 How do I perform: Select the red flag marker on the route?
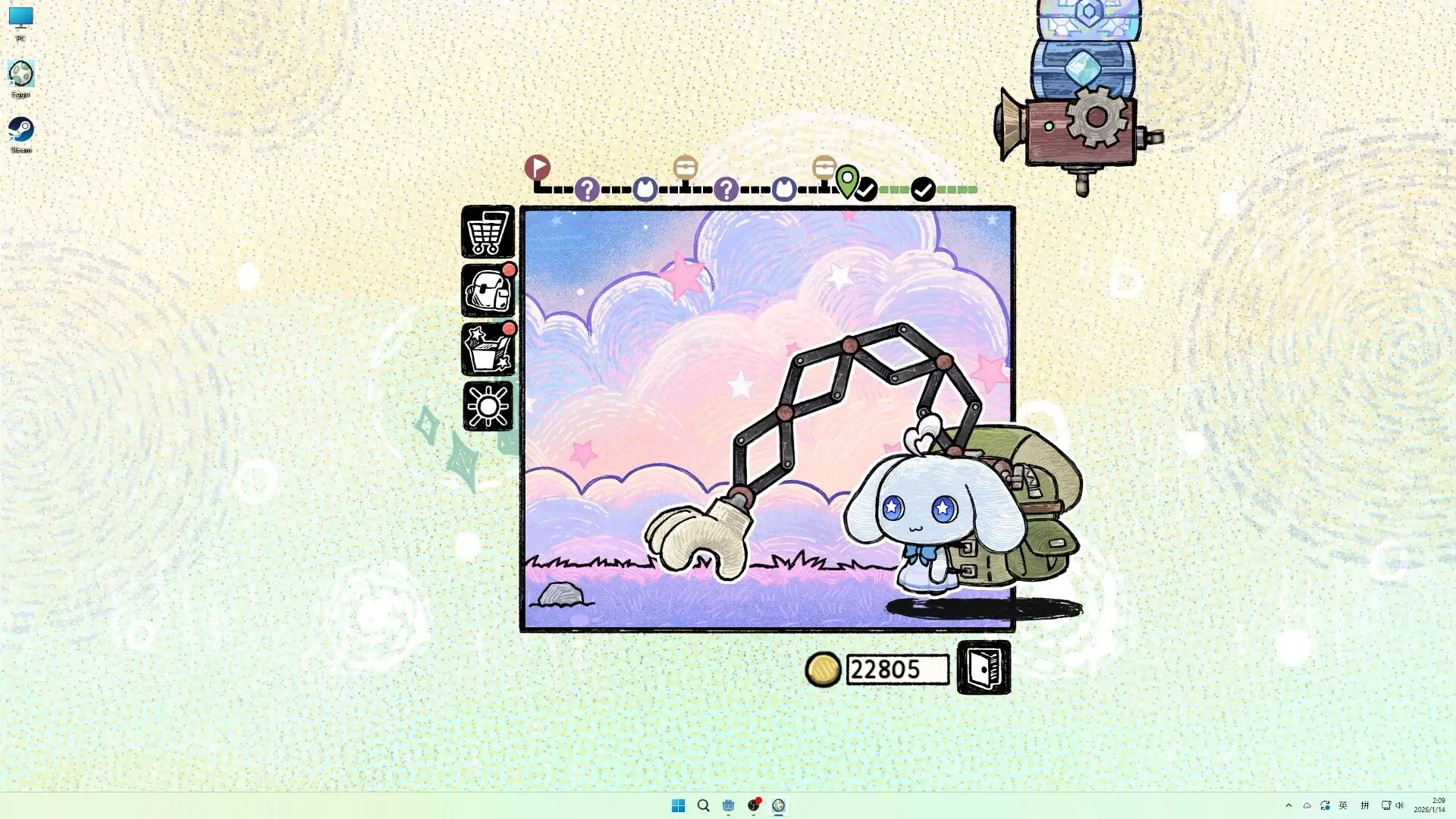(x=537, y=167)
